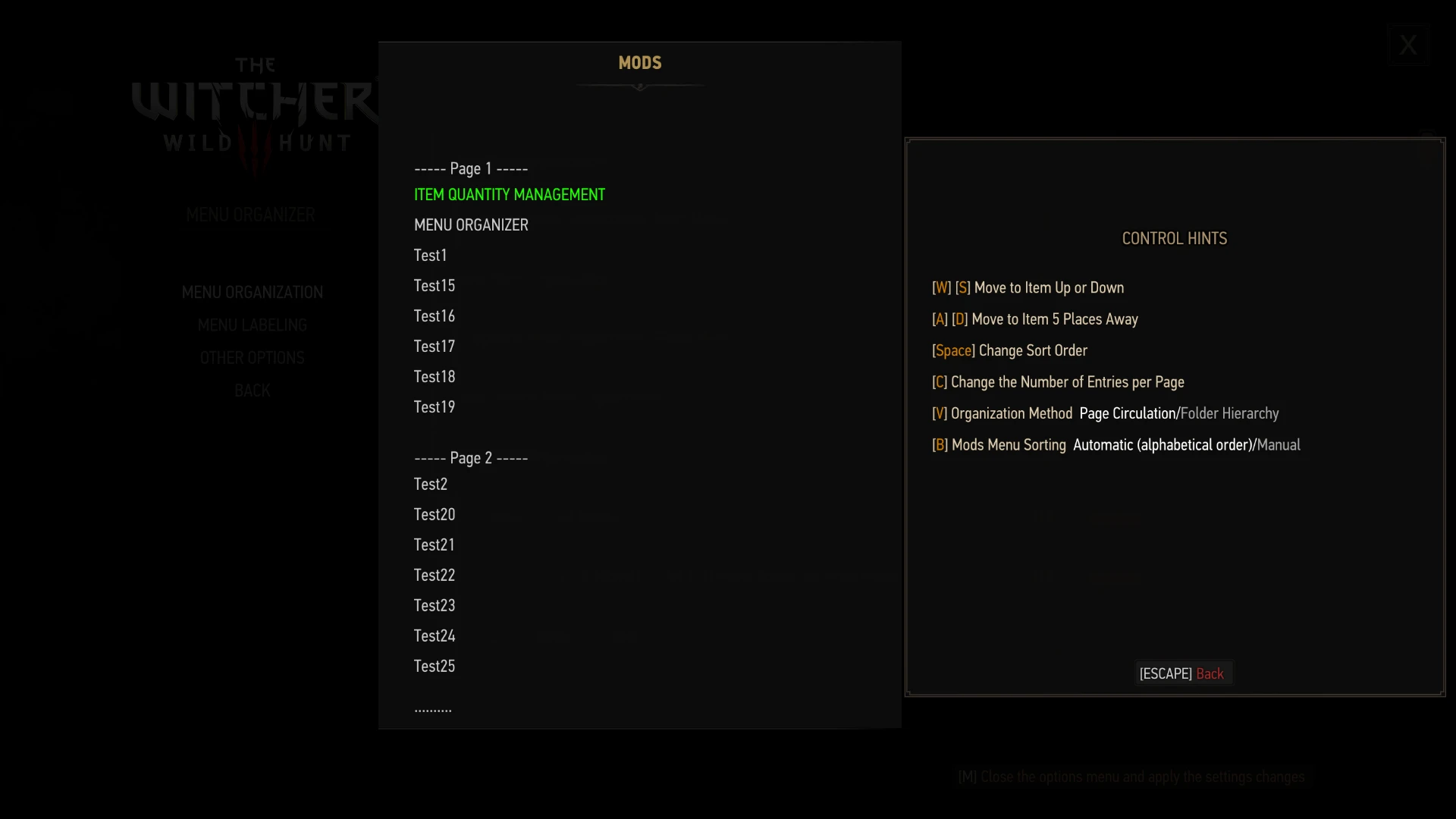Open the Test20 mod entry
The image size is (1456, 819).
(434, 514)
